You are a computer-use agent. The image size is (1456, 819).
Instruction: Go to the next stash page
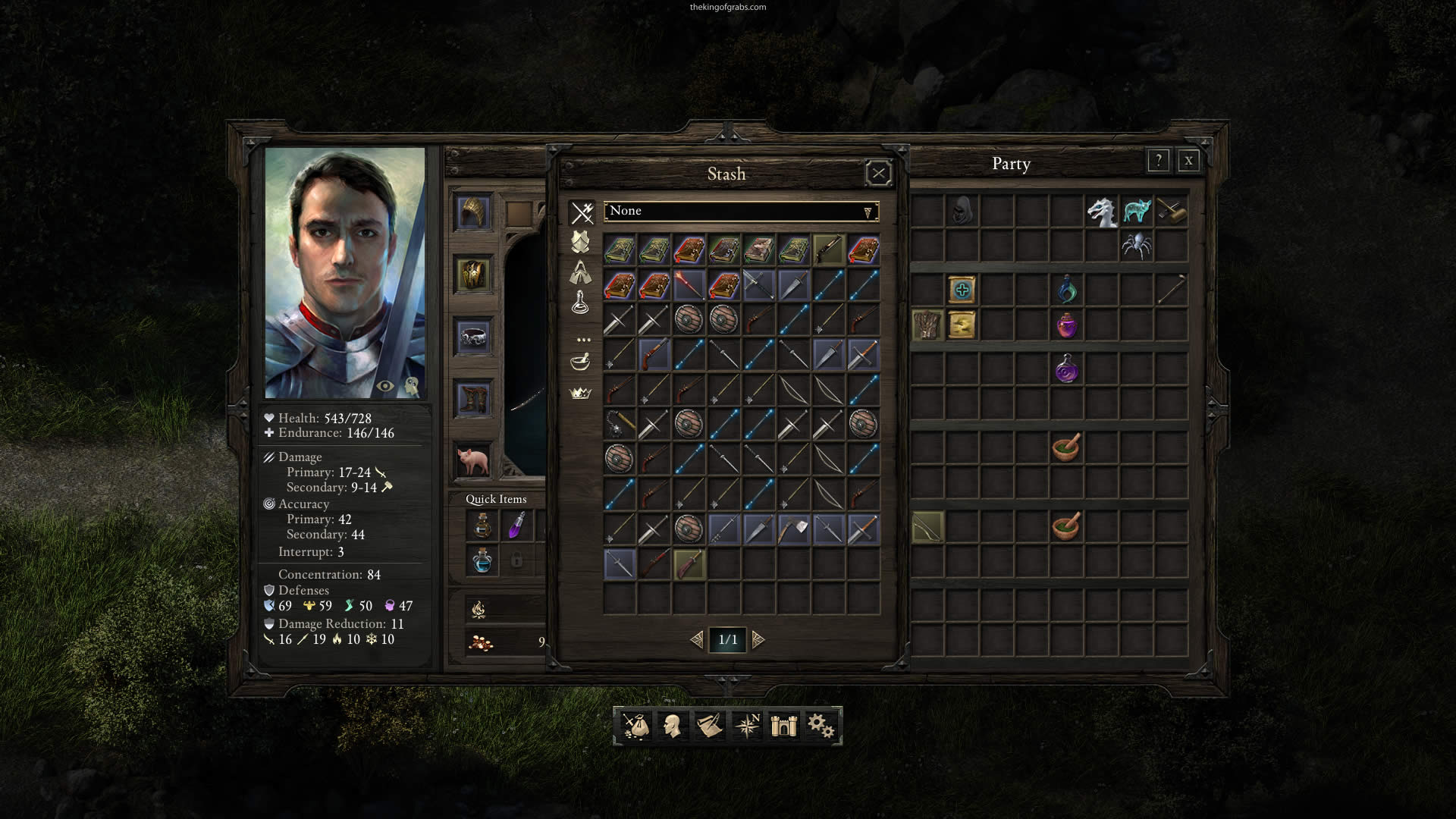click(x=758, y=640)
